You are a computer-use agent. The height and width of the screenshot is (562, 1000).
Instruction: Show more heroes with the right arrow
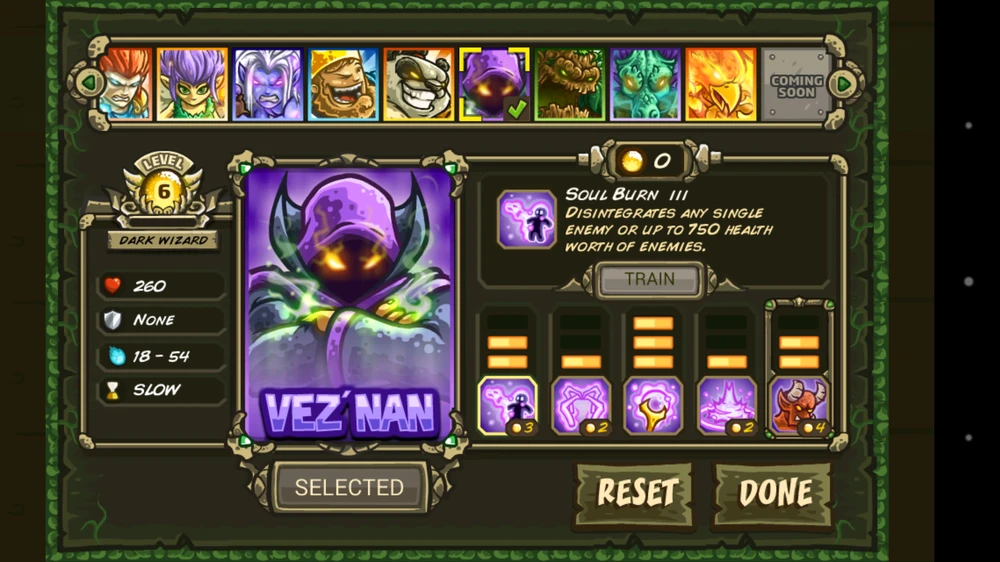[845, 83]
